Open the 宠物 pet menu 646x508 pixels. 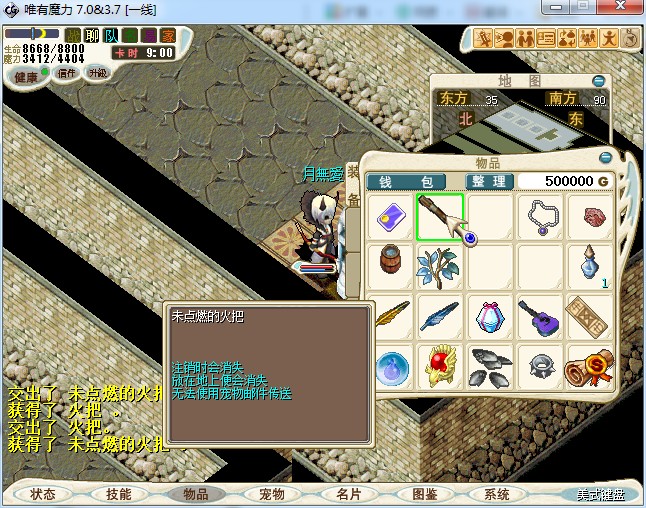(271, 494)
